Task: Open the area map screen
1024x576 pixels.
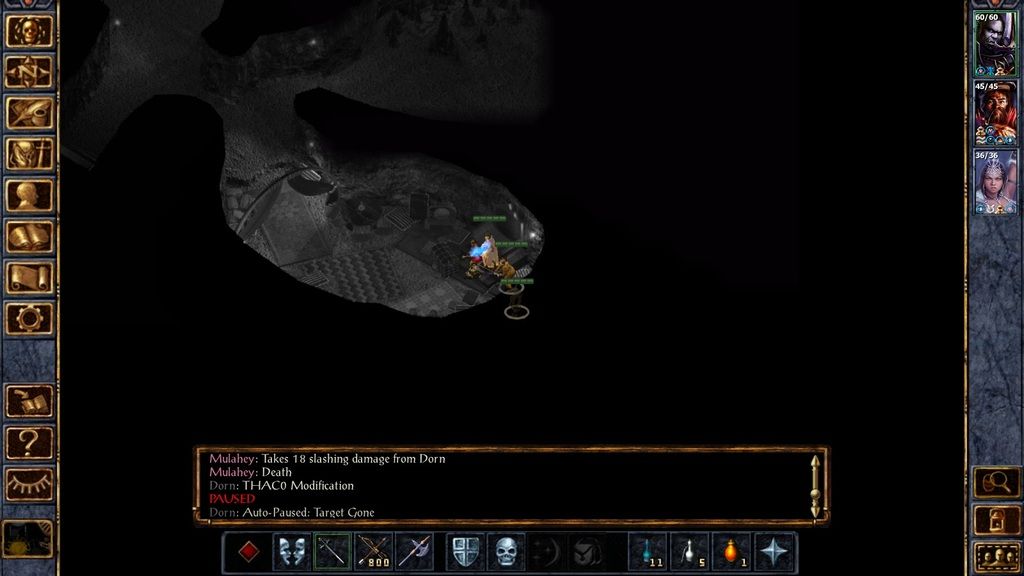Action: coord(29,72)
